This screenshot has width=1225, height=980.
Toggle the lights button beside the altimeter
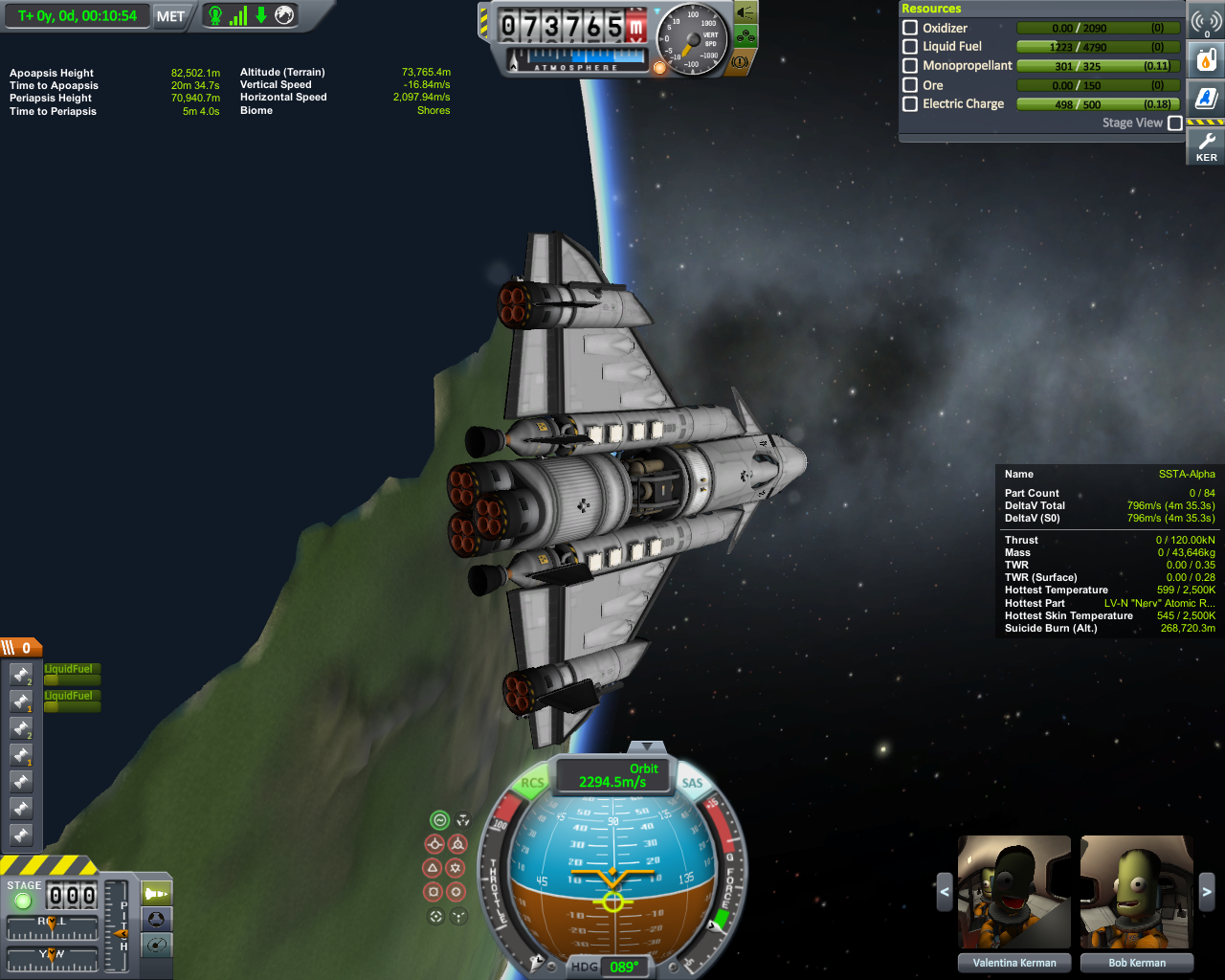(746, 12)
